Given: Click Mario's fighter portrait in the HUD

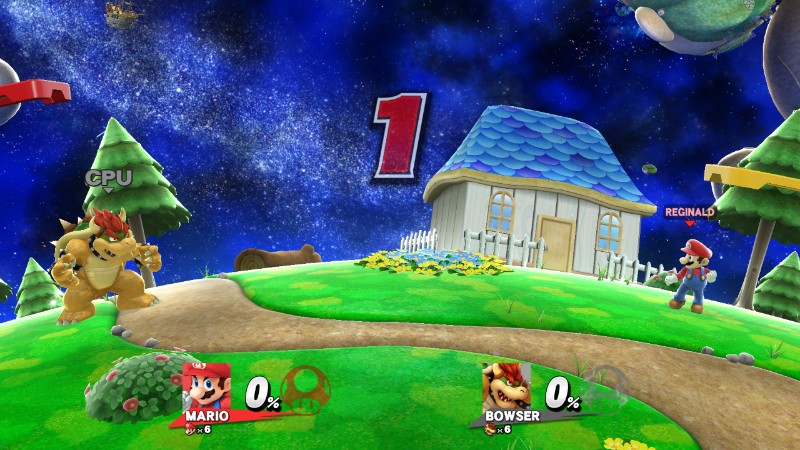Looking at the screenshot, I should [206, 385].
